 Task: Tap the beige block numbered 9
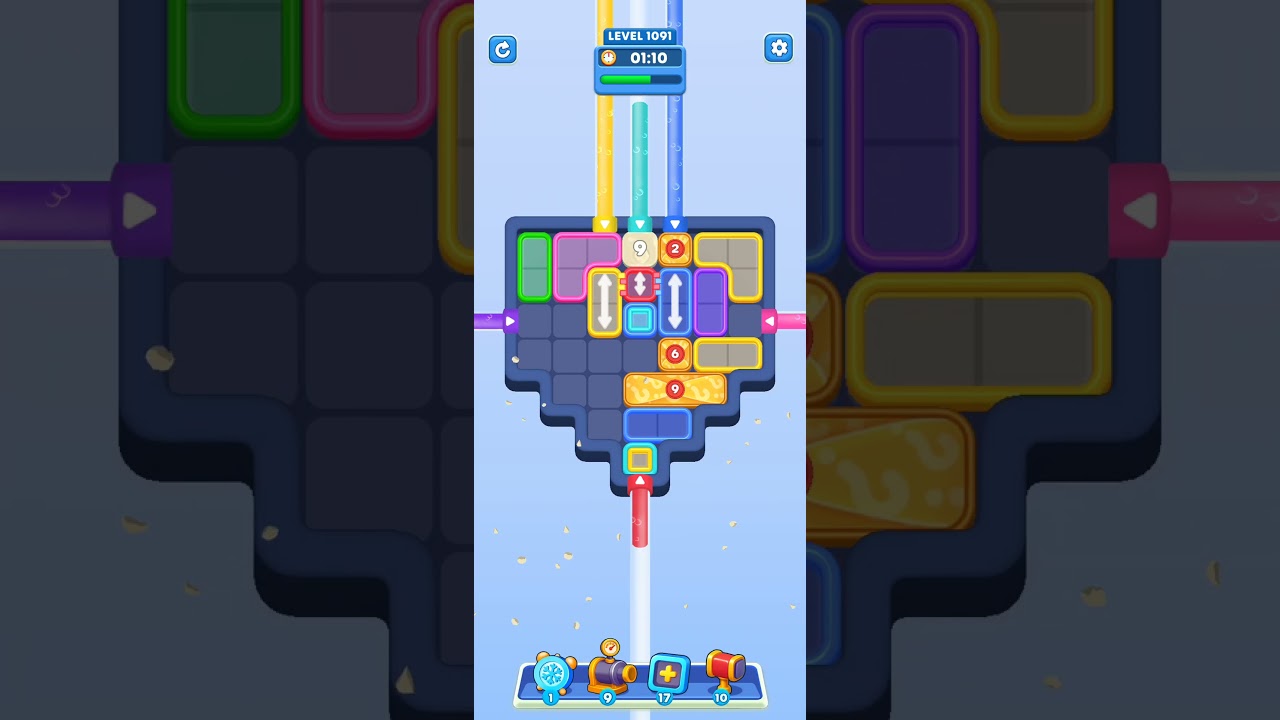point(639,248)
